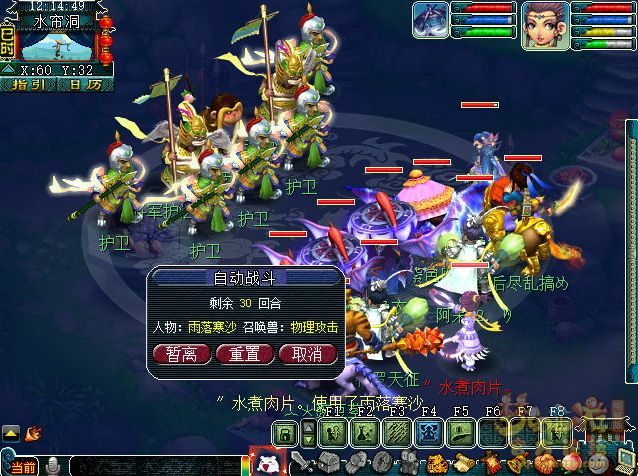This screenshot has width=638, height=476.
Task: Expand the chat with the yellow up-arrow
Action: click(11, 433)
